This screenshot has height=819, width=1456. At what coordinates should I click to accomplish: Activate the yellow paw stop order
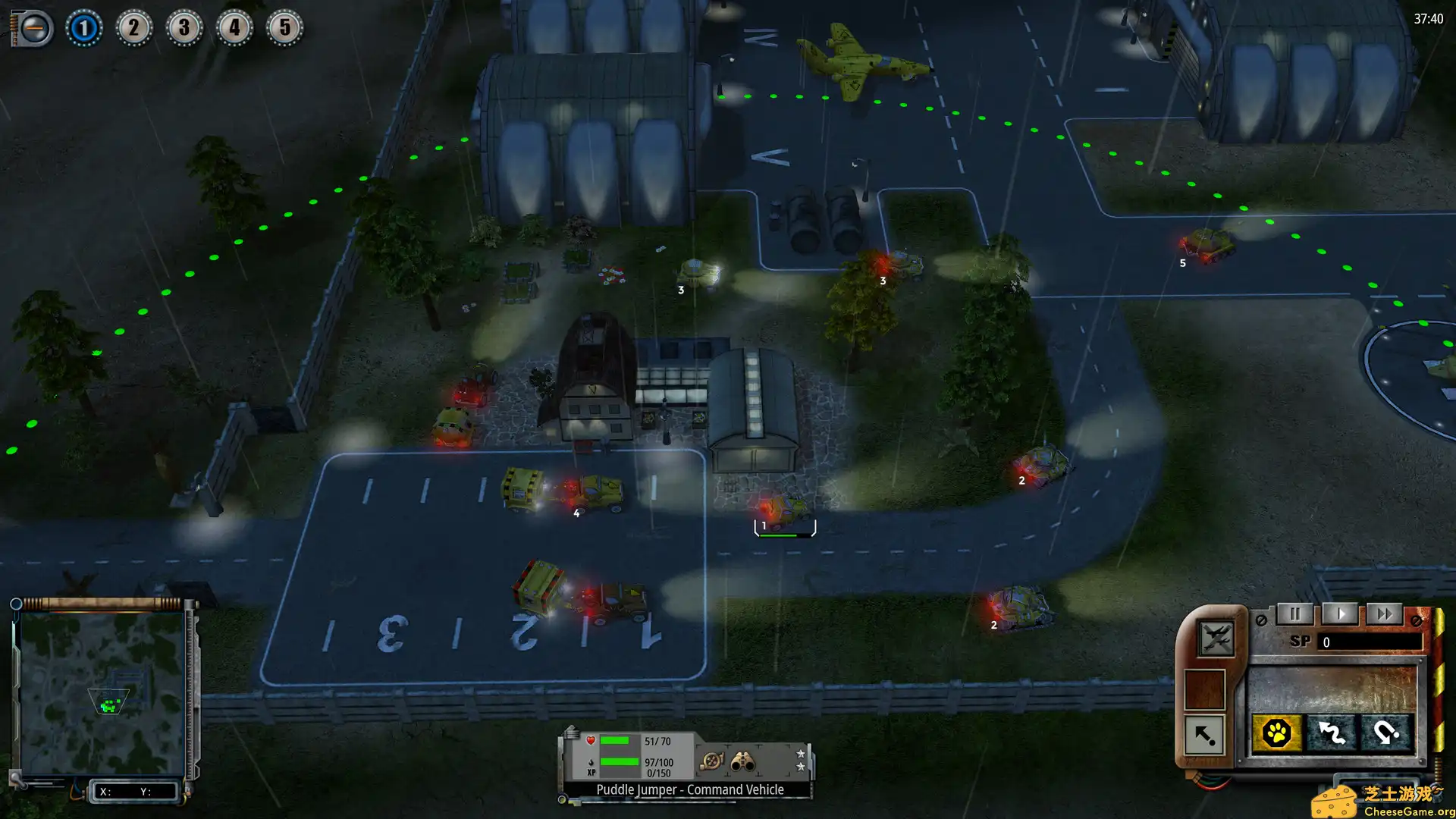click(x=1277, y=733)
